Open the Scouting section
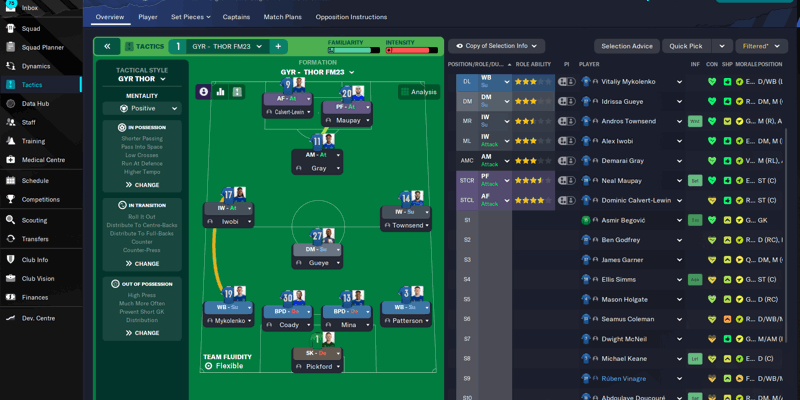Screen dimensions: 800x400 34,220
